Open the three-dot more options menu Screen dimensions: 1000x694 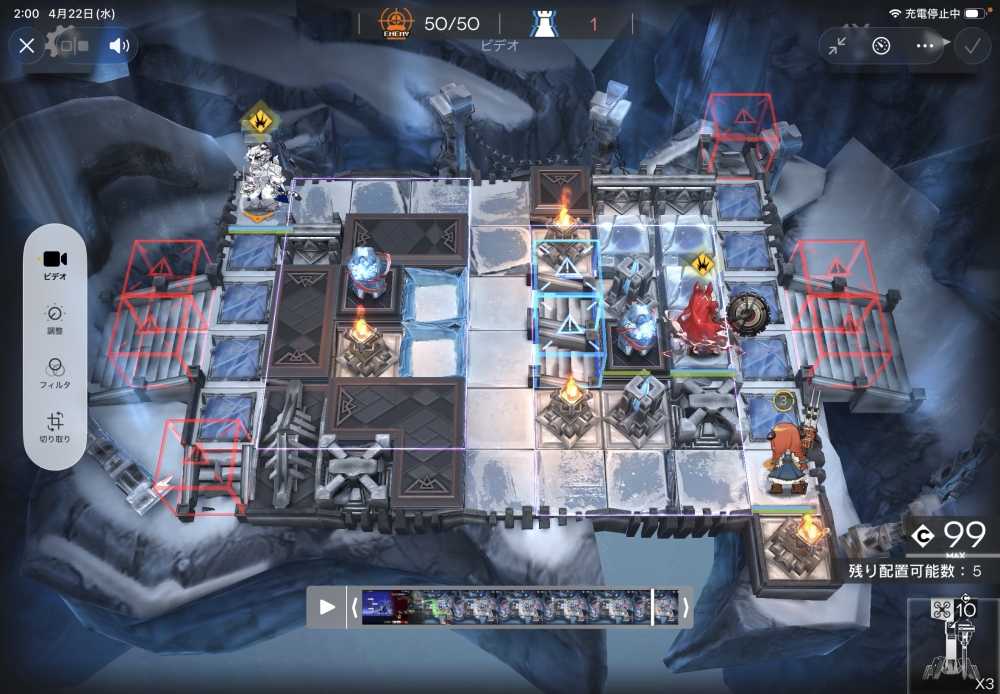pyautogui.click(x=924, y=45)
